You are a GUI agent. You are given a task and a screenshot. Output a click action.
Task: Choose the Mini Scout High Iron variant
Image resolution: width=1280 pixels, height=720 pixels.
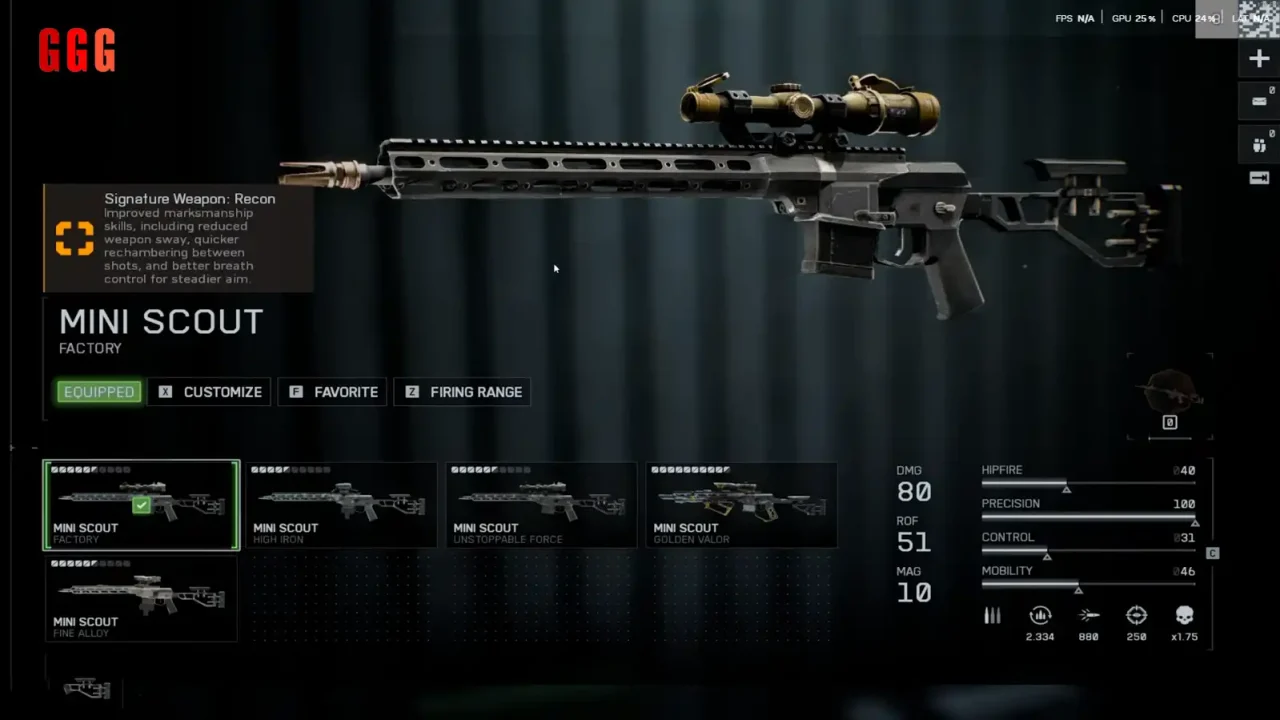pyautogui.click(x=341, y=505)
